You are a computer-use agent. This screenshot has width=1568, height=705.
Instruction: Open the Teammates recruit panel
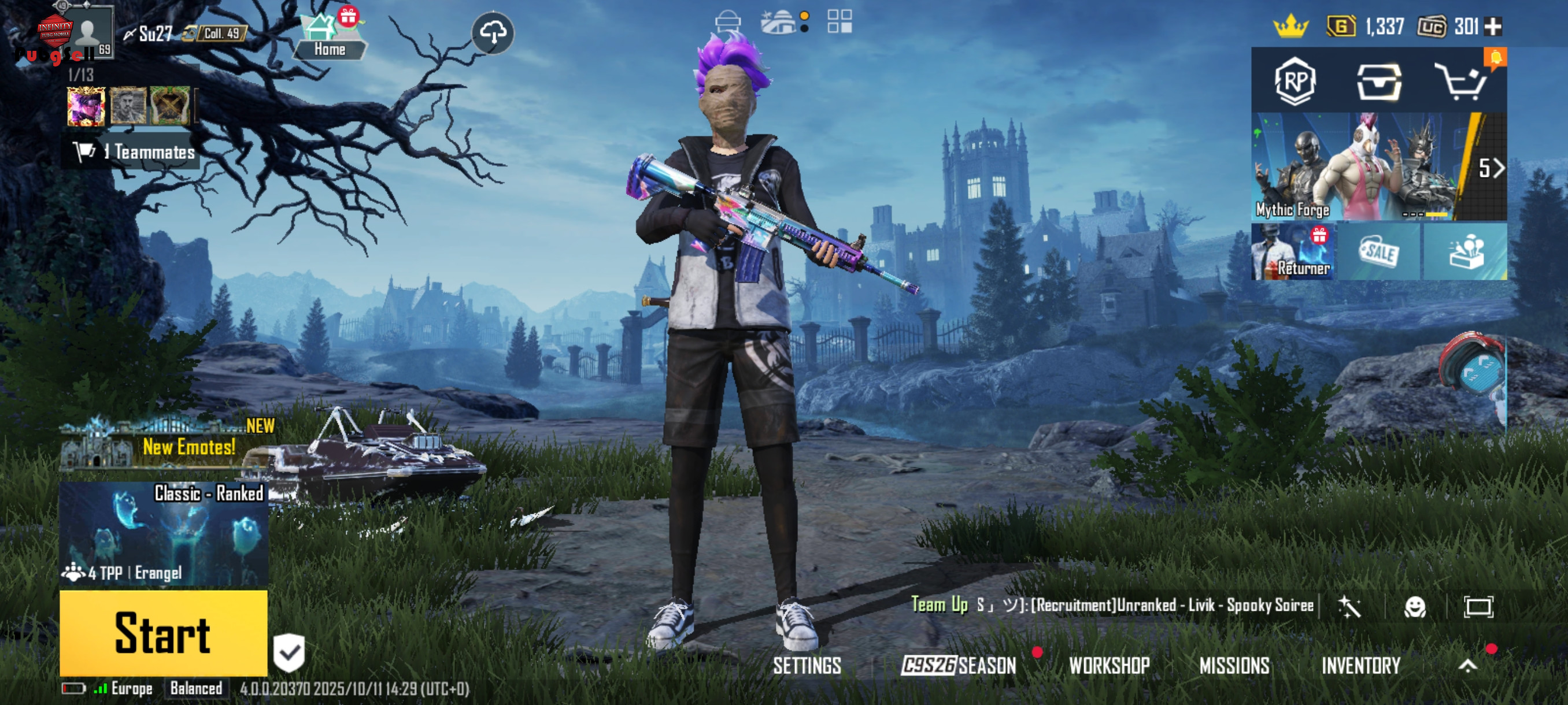pyautogui.click(x=134, y=151)
